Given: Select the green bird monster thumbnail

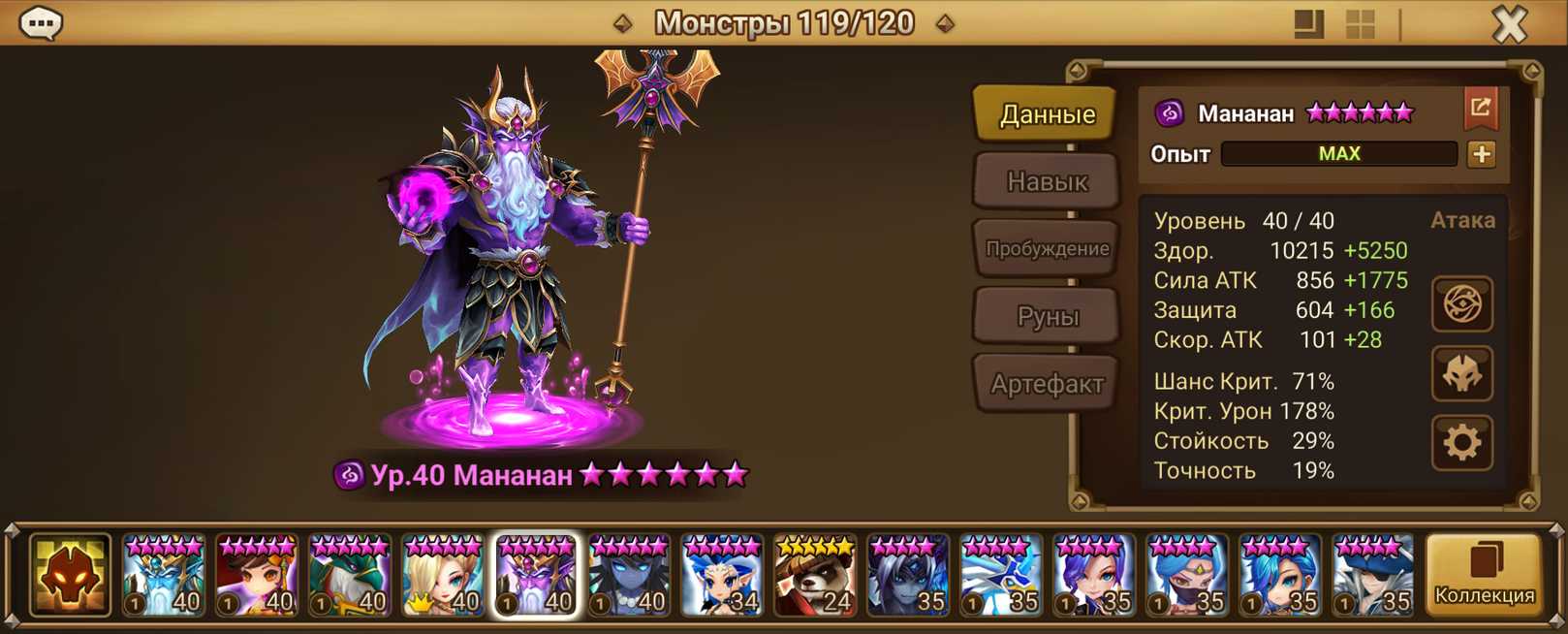Looking at the screenshot, I should click(x=349, y=576).
